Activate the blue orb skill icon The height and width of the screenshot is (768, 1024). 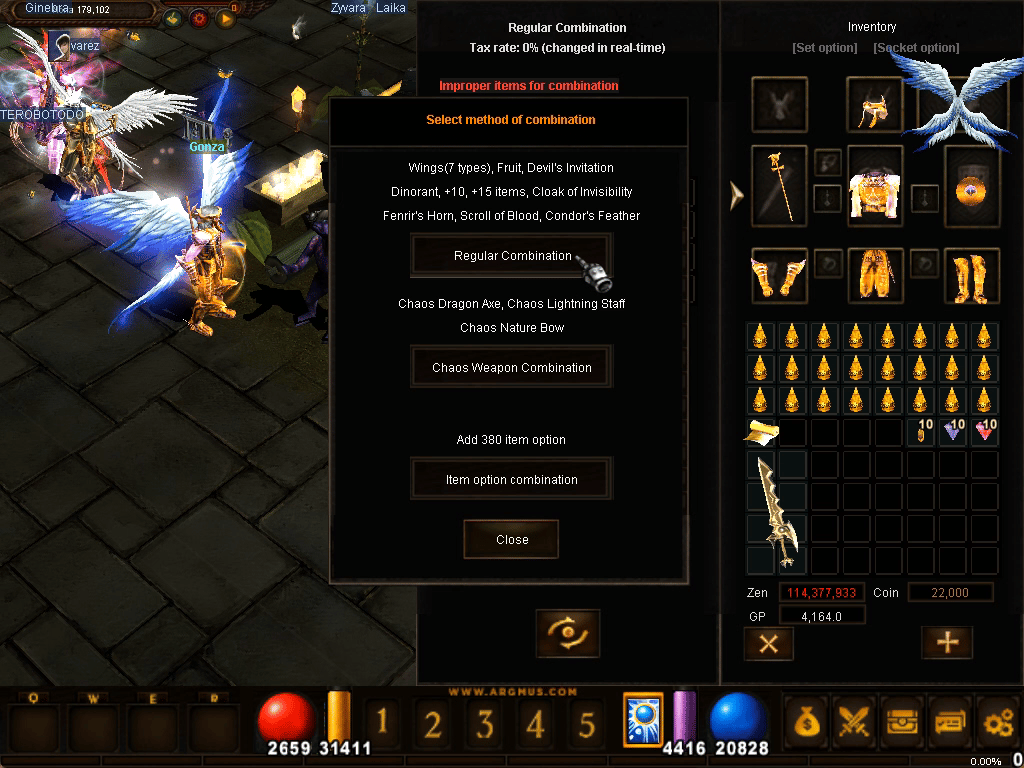[x=643, y=720]
